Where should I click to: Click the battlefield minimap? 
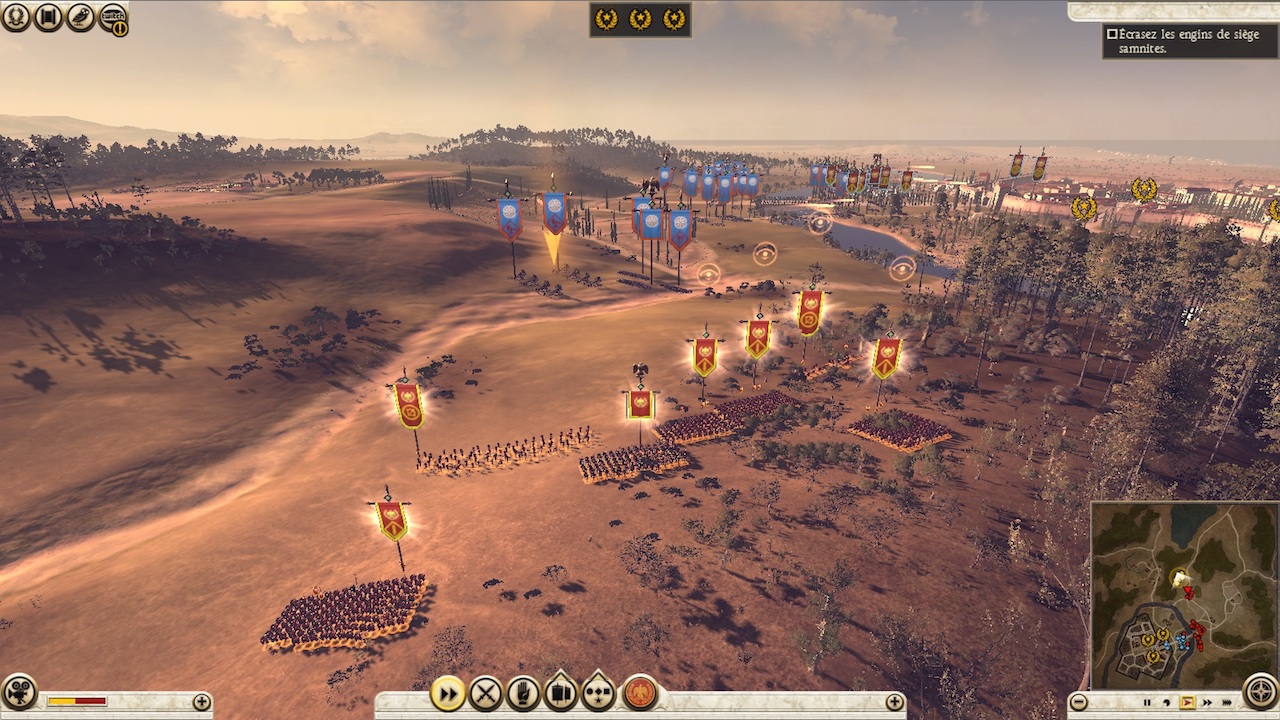tap(1184, 594)
